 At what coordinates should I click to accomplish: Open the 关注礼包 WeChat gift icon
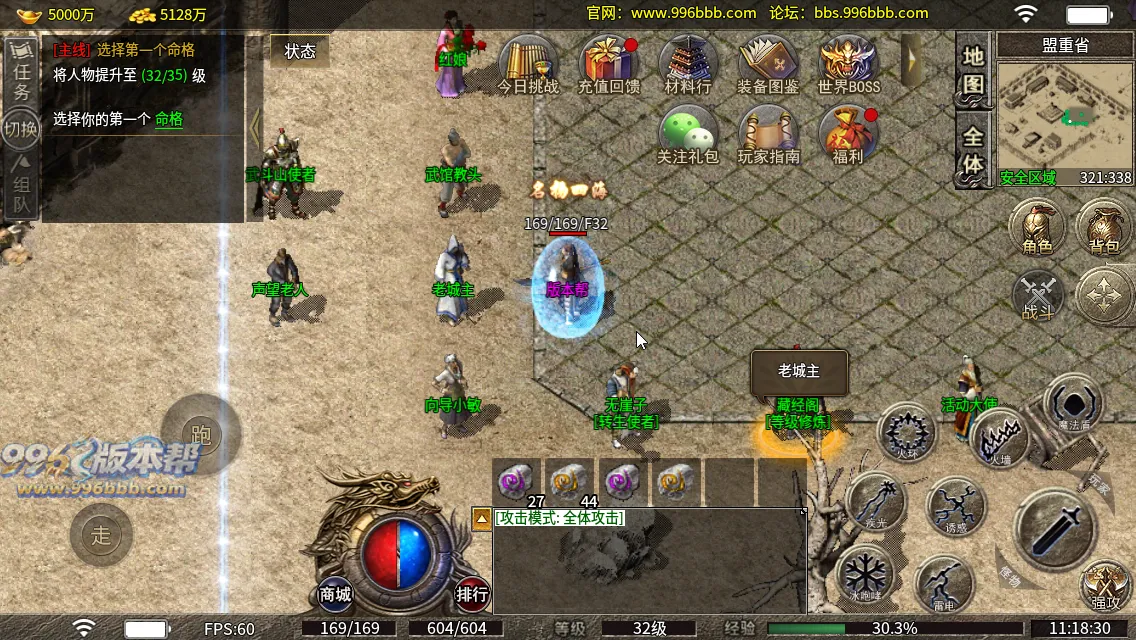[x=688, y=134]
